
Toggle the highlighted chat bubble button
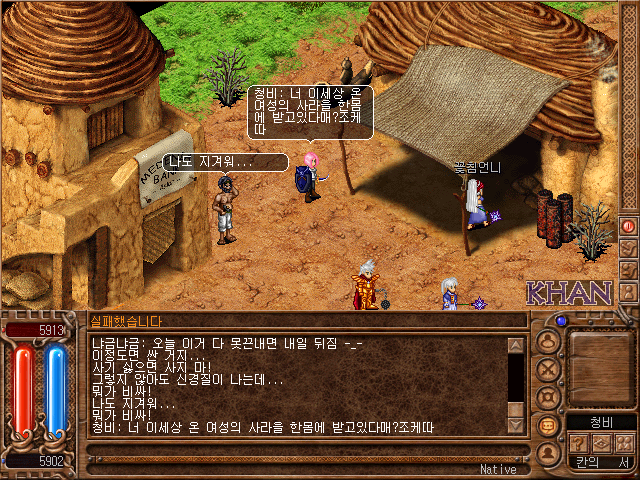547,424
